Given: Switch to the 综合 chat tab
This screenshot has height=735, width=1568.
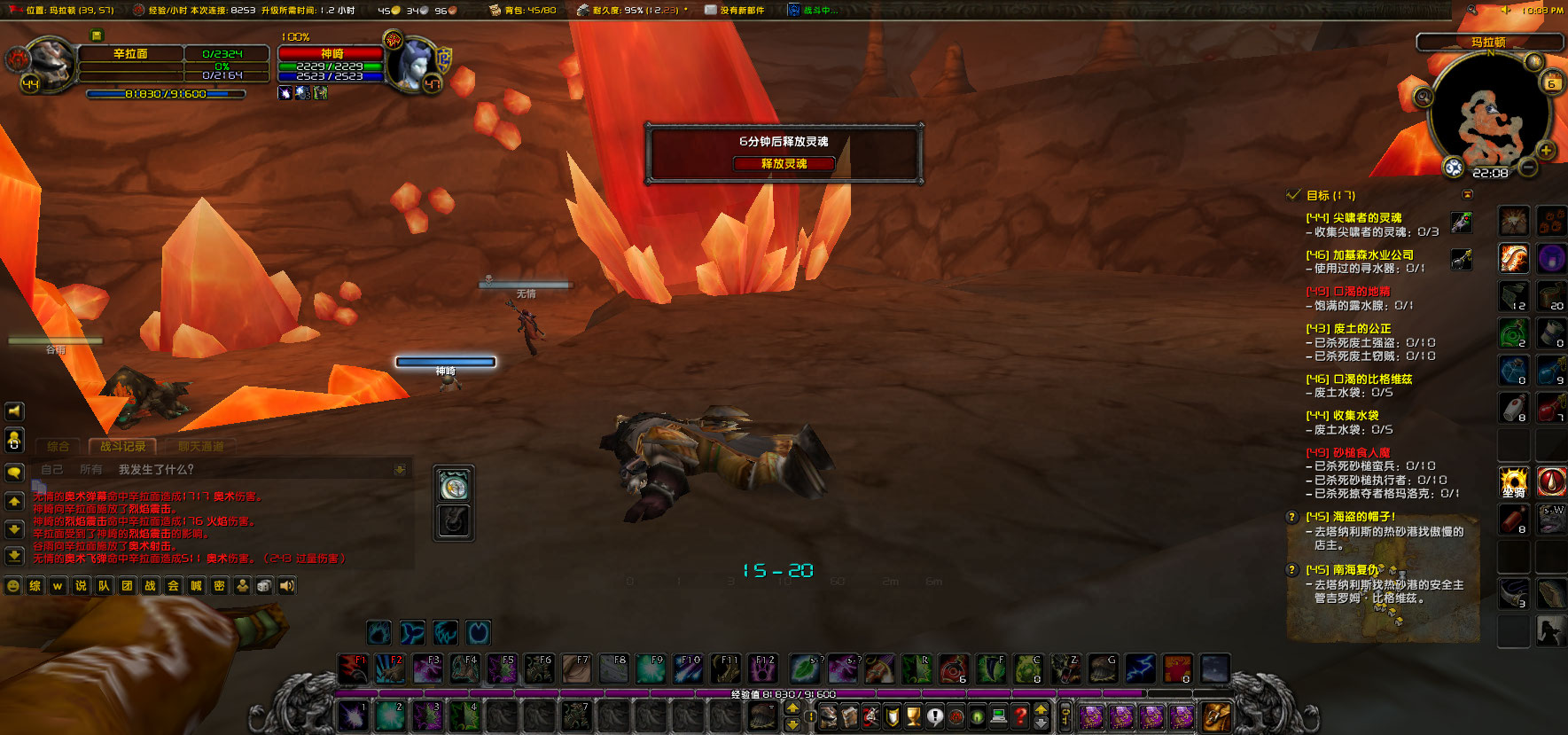Looking at the screenshot, I should pyautogui.click(x=59, y=447).
